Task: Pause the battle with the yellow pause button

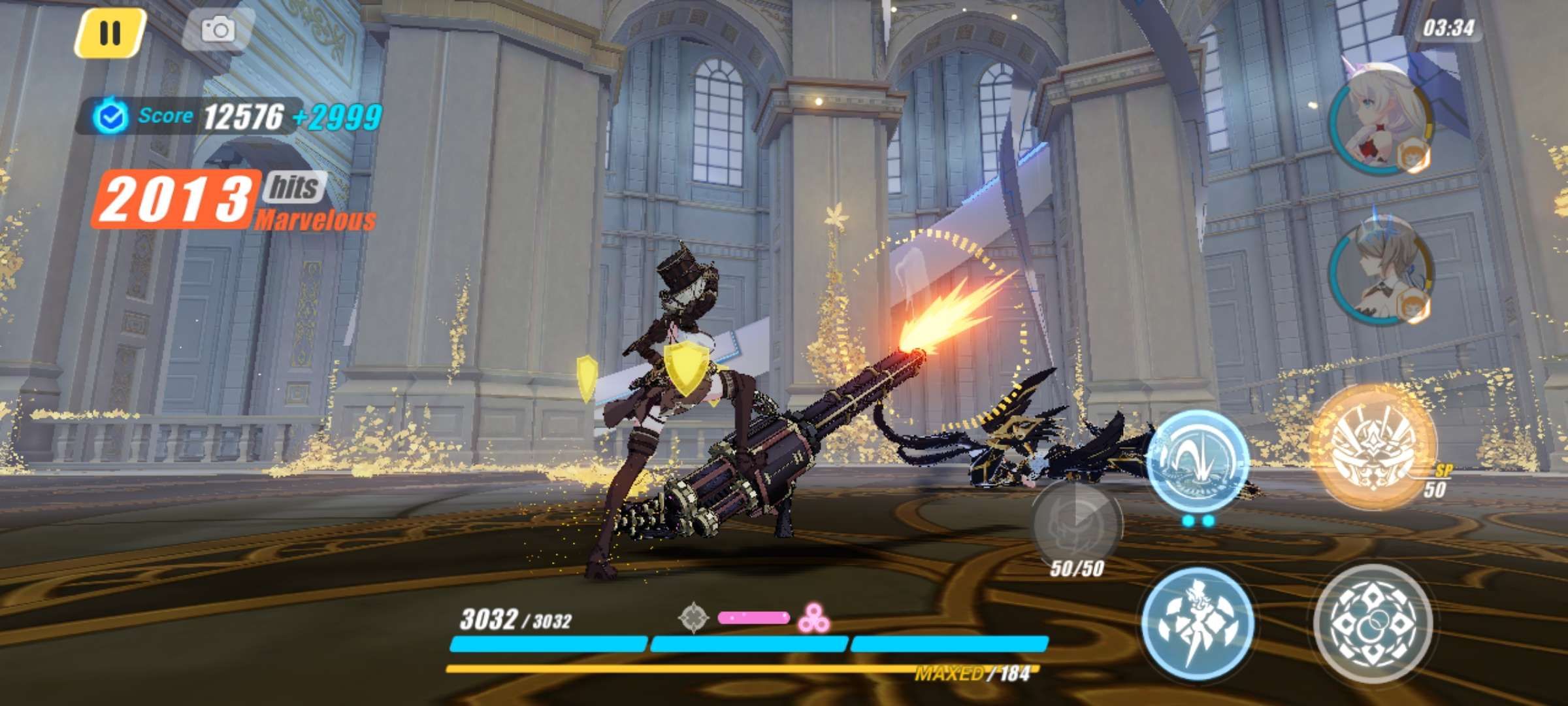Action: [x=109, y=31]
